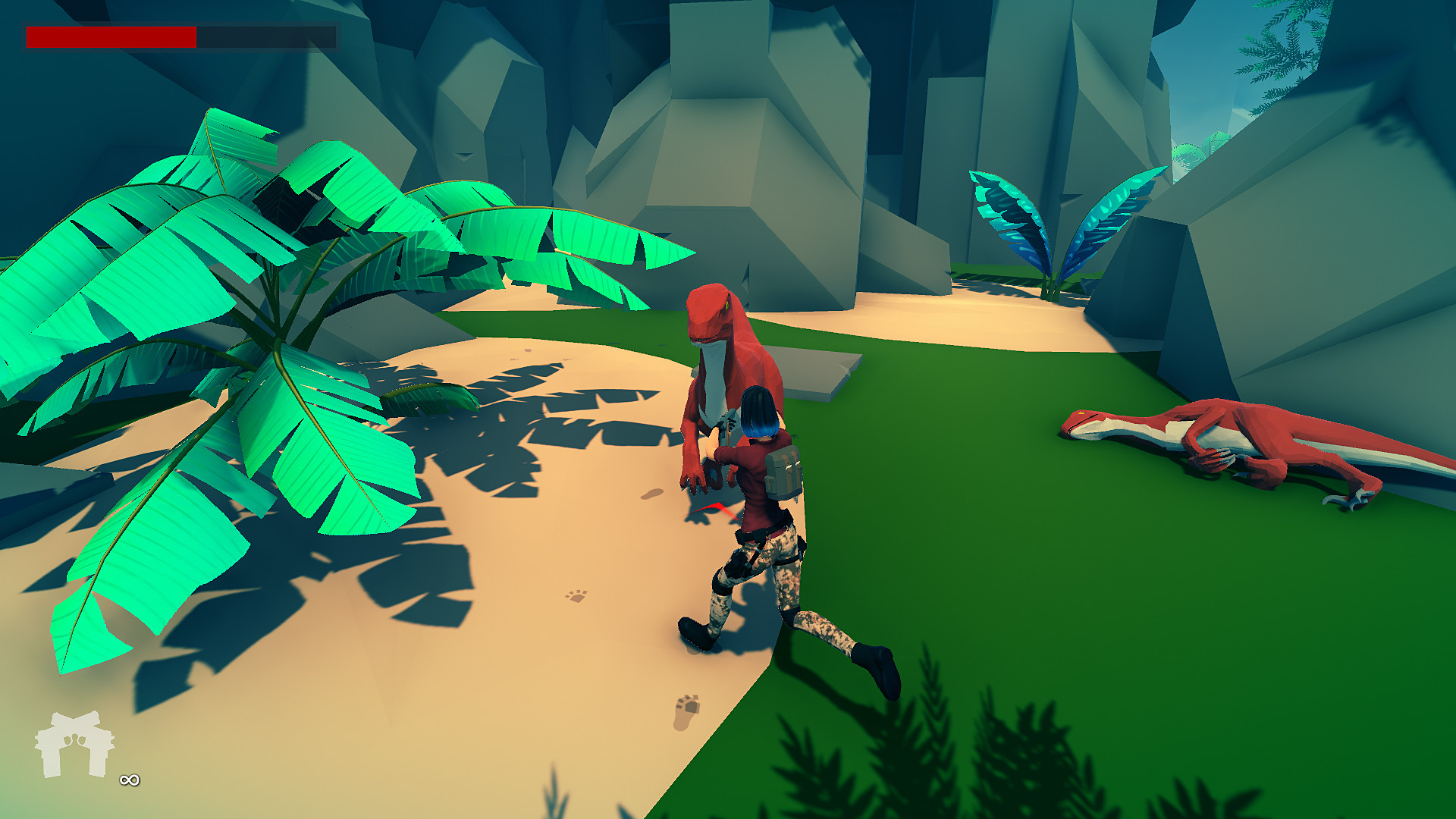Viewport: 1456px width, 819px height.
Task: Click the blue fern plant near the rocks
Action: click(1054, 227)
